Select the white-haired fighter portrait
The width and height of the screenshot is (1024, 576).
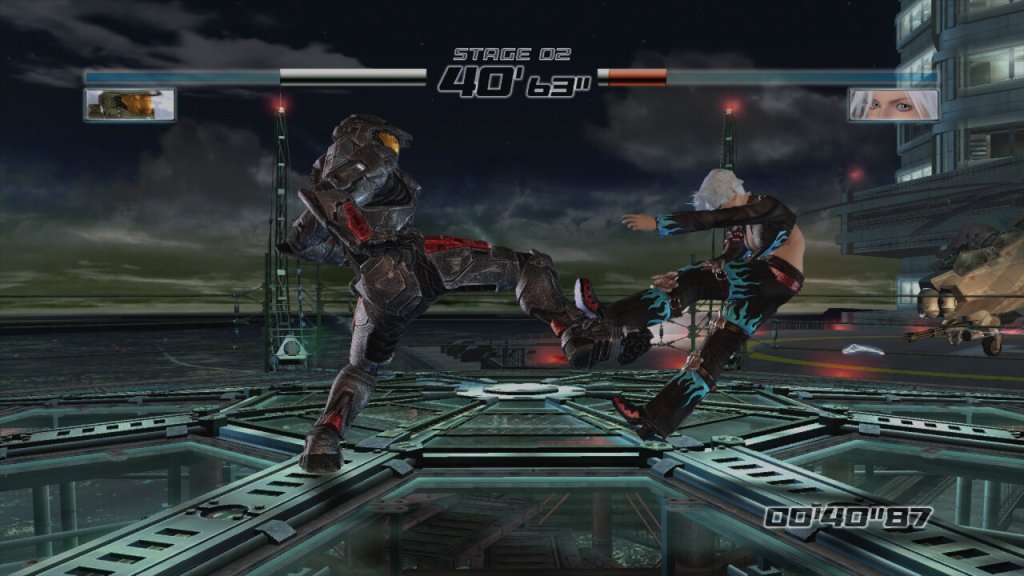[x=893, y=104]
